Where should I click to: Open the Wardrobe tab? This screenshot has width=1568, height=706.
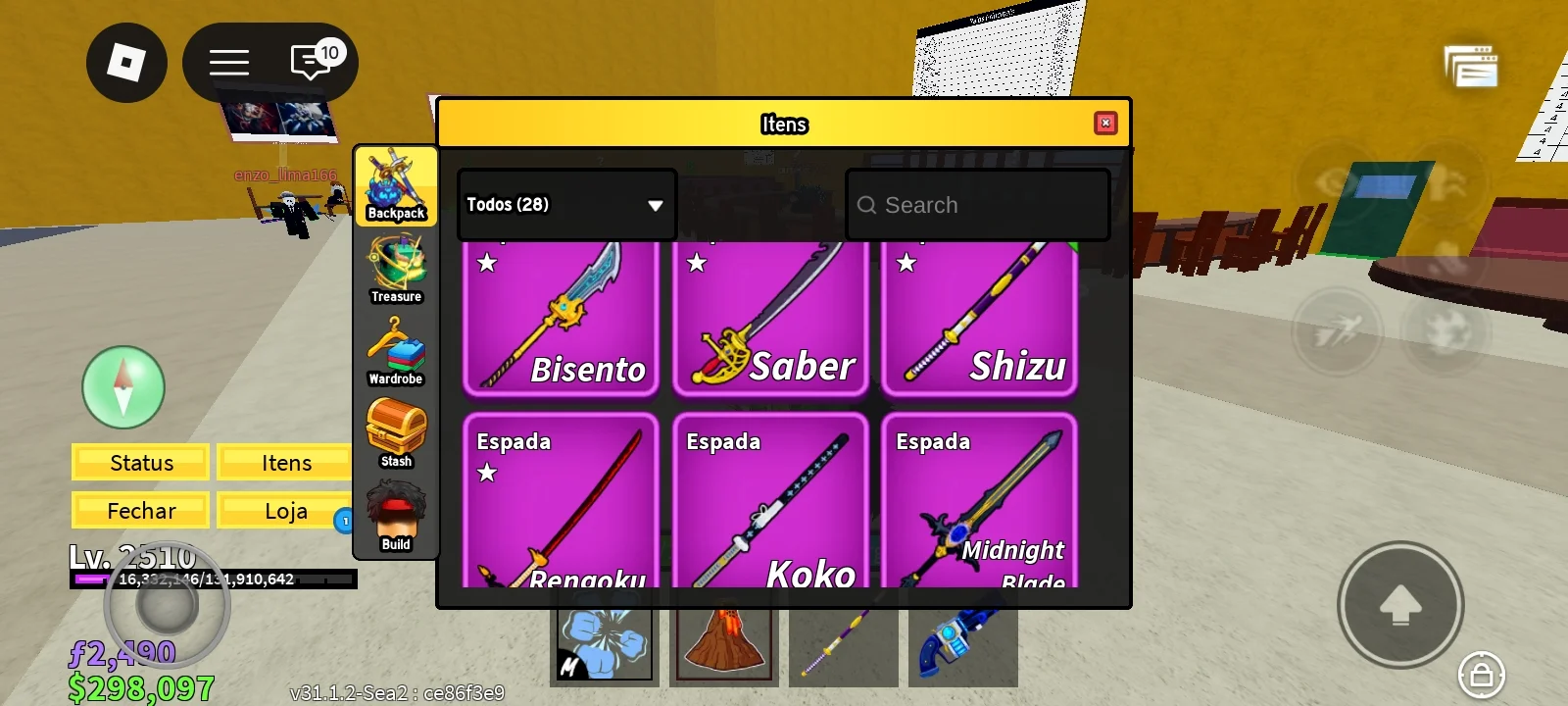(396, 352)
